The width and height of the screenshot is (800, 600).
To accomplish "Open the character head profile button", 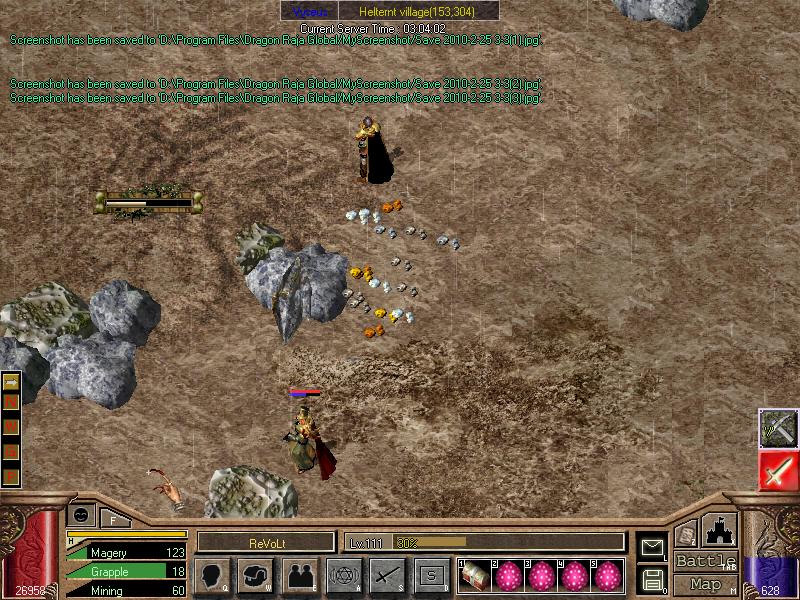I will pos(213,575).
